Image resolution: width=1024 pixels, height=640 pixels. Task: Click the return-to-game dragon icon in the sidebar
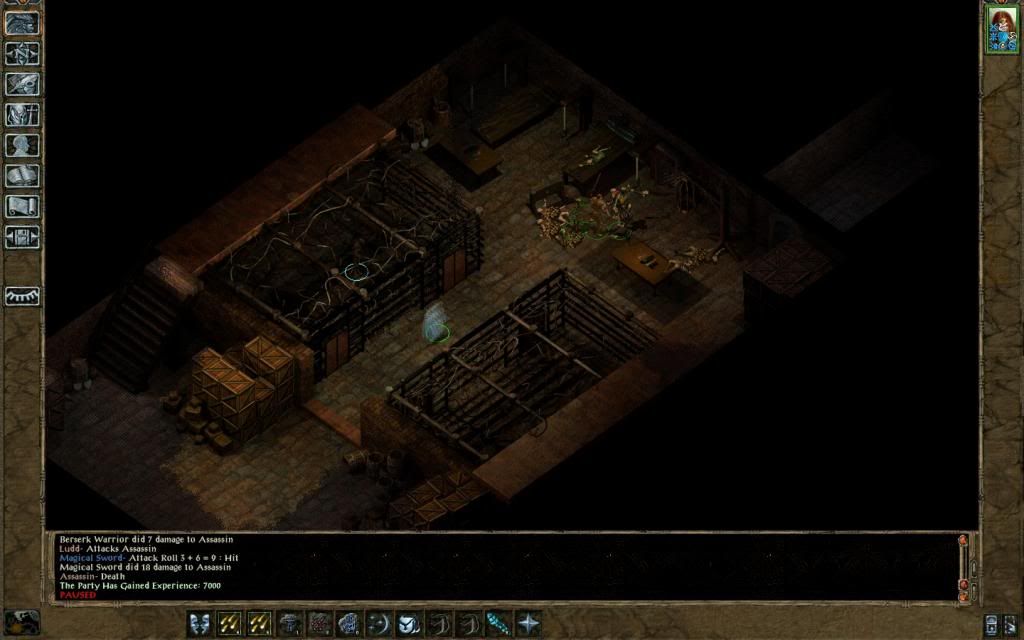click(22, 23)
